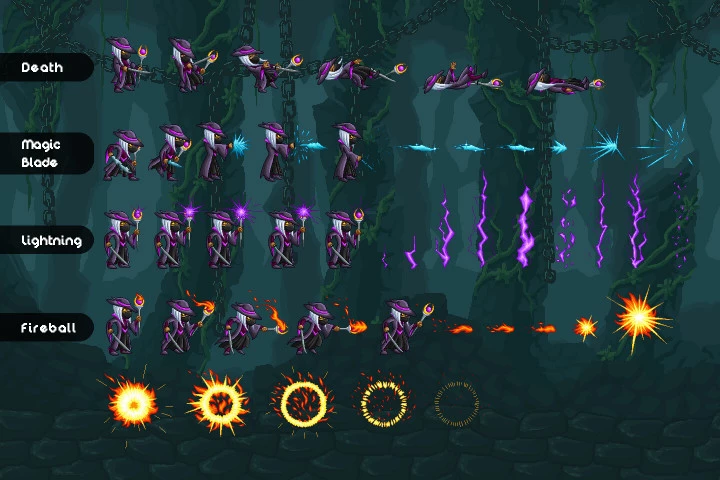The height and width of the screenshot is (480, 720).
Task: Choose the Magic Blade label
Action: [x=42, y=153]
